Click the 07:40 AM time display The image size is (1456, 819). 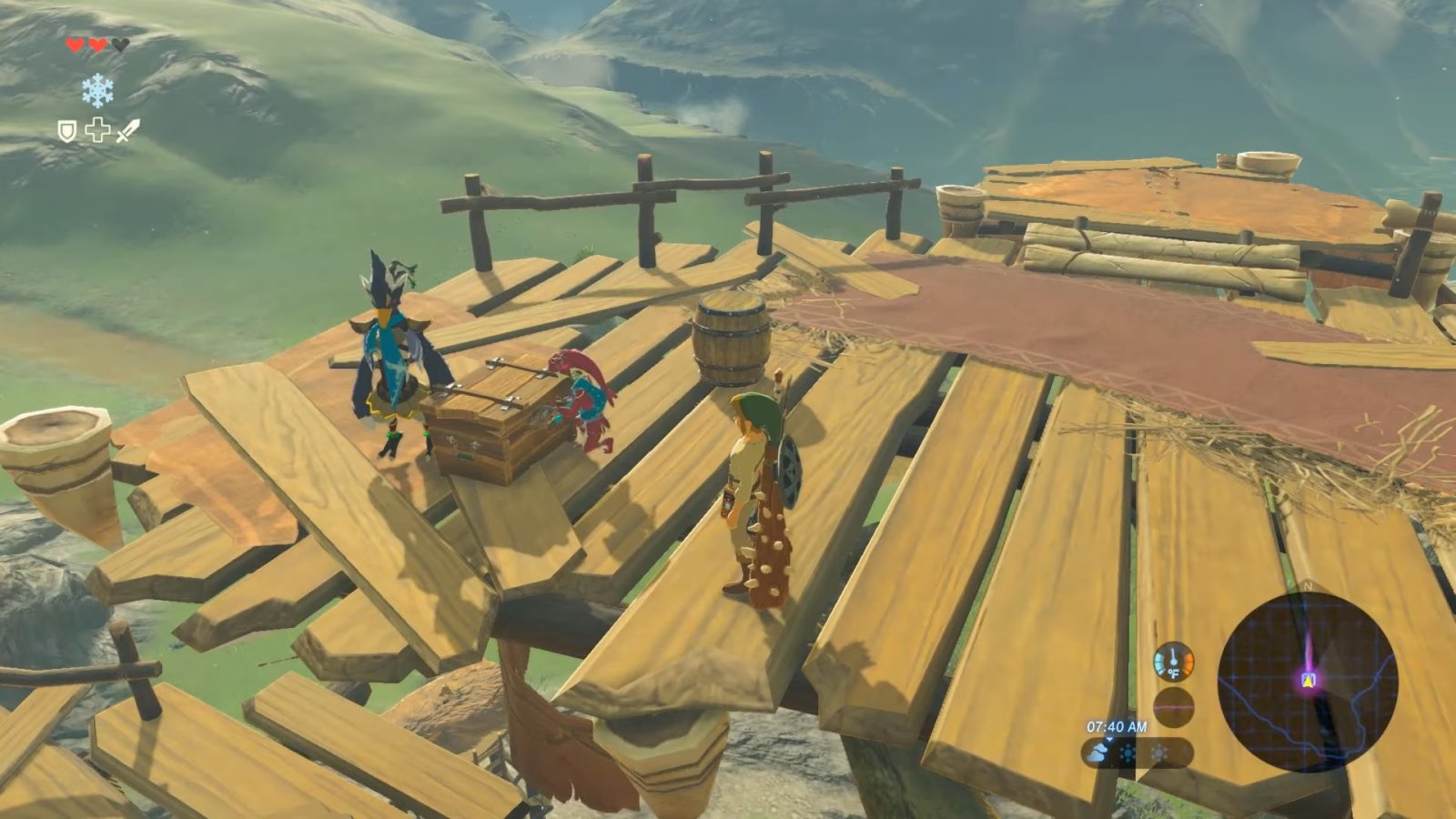tap(1116, 727)
